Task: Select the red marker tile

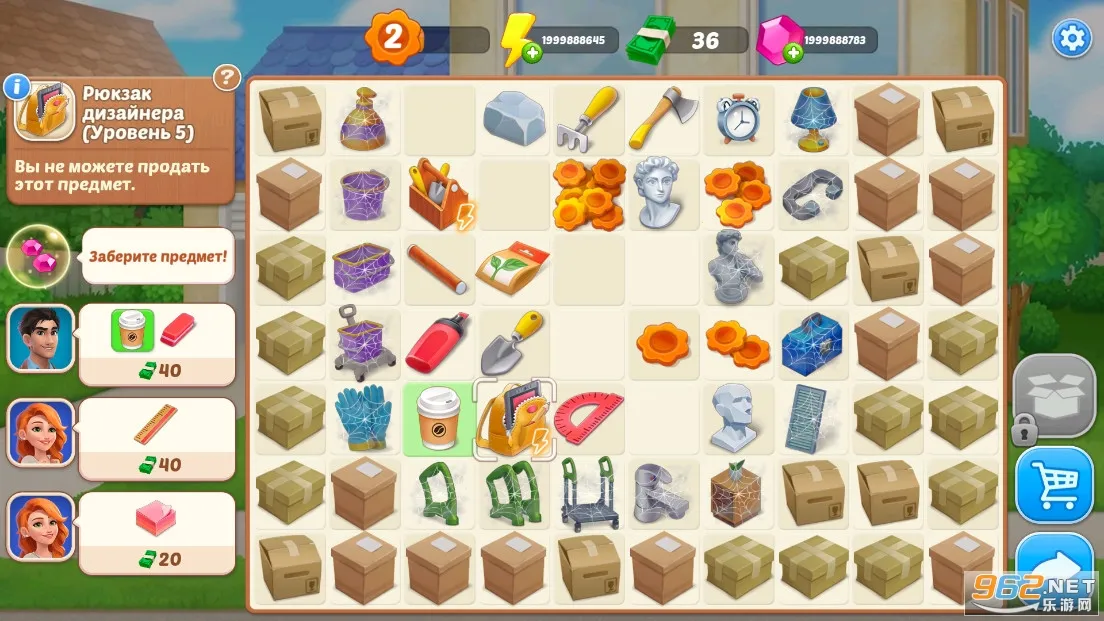Action: coord(437,342)
